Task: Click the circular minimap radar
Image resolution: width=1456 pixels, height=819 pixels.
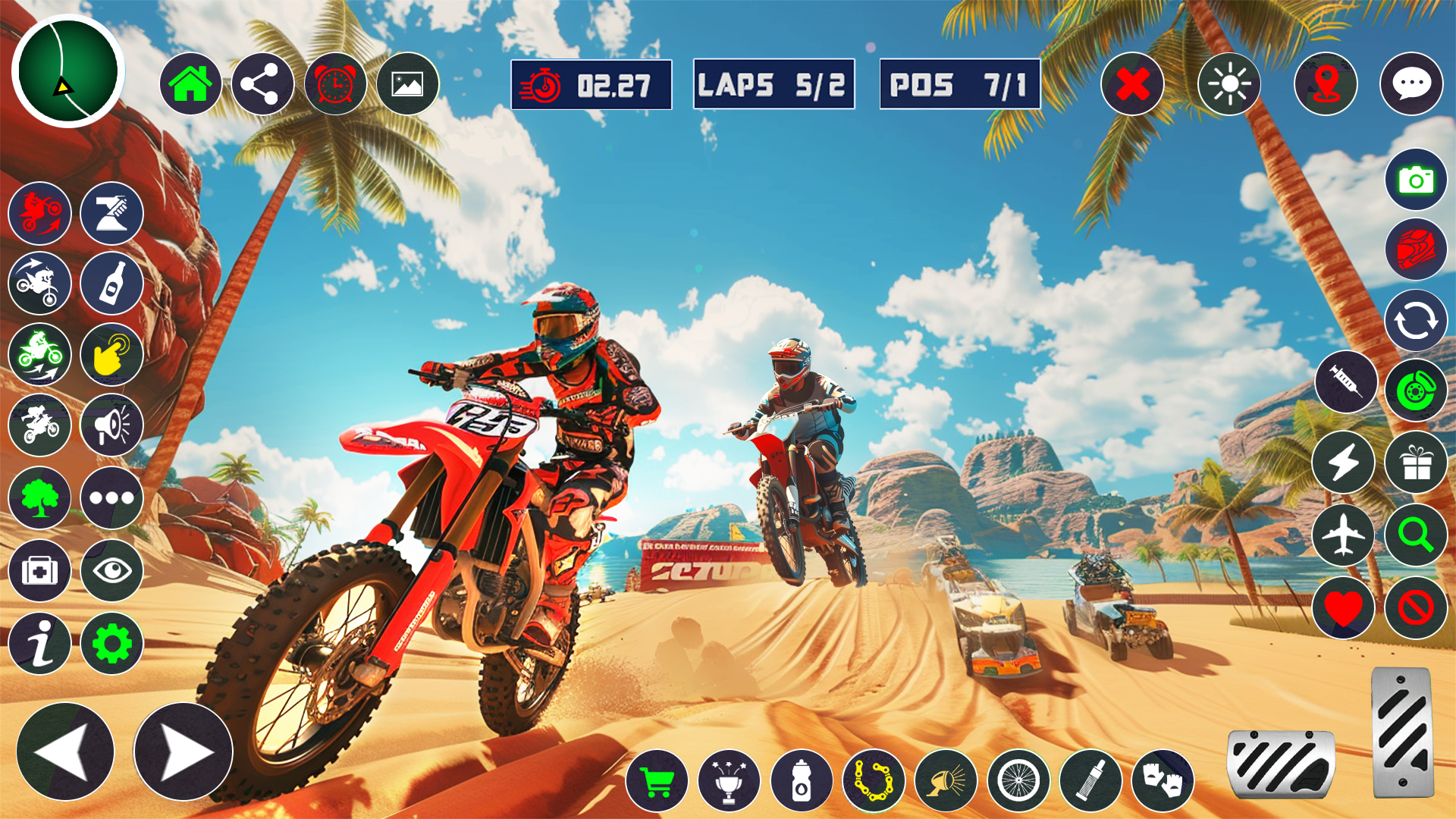Action: (x=68, y=71)
